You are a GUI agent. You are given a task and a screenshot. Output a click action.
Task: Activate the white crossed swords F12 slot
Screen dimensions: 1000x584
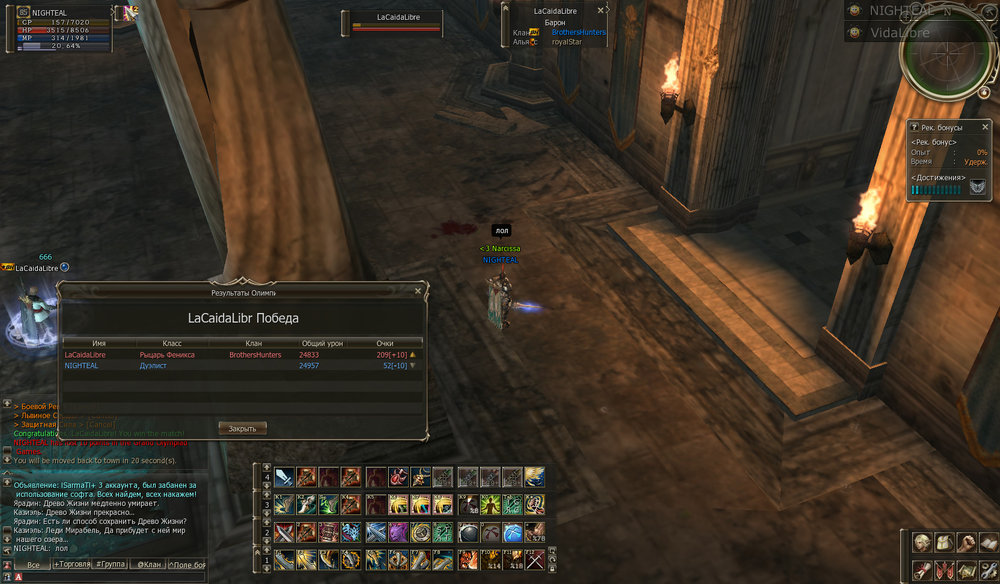534,559
